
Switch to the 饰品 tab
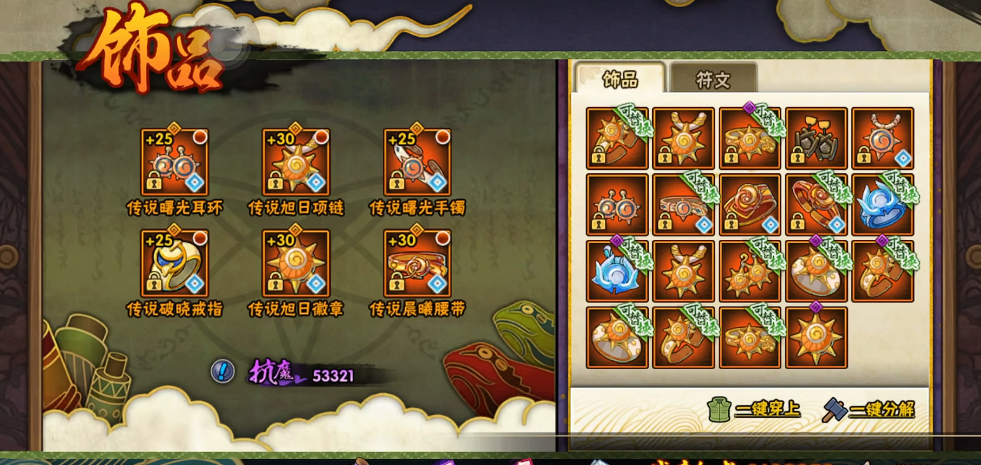click(x=620, y=79)
